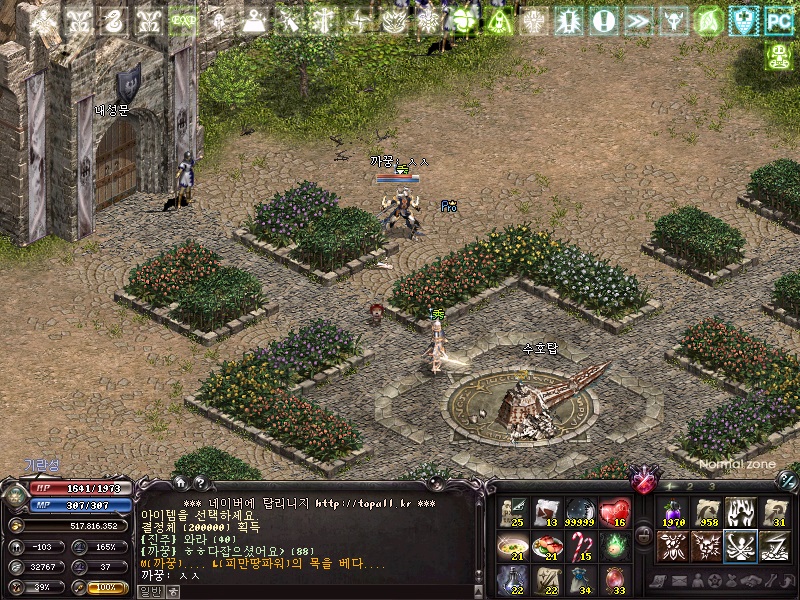Click the EXP buff icon
800x600 pixels.
pyautogui.click(x=182, y=20)
